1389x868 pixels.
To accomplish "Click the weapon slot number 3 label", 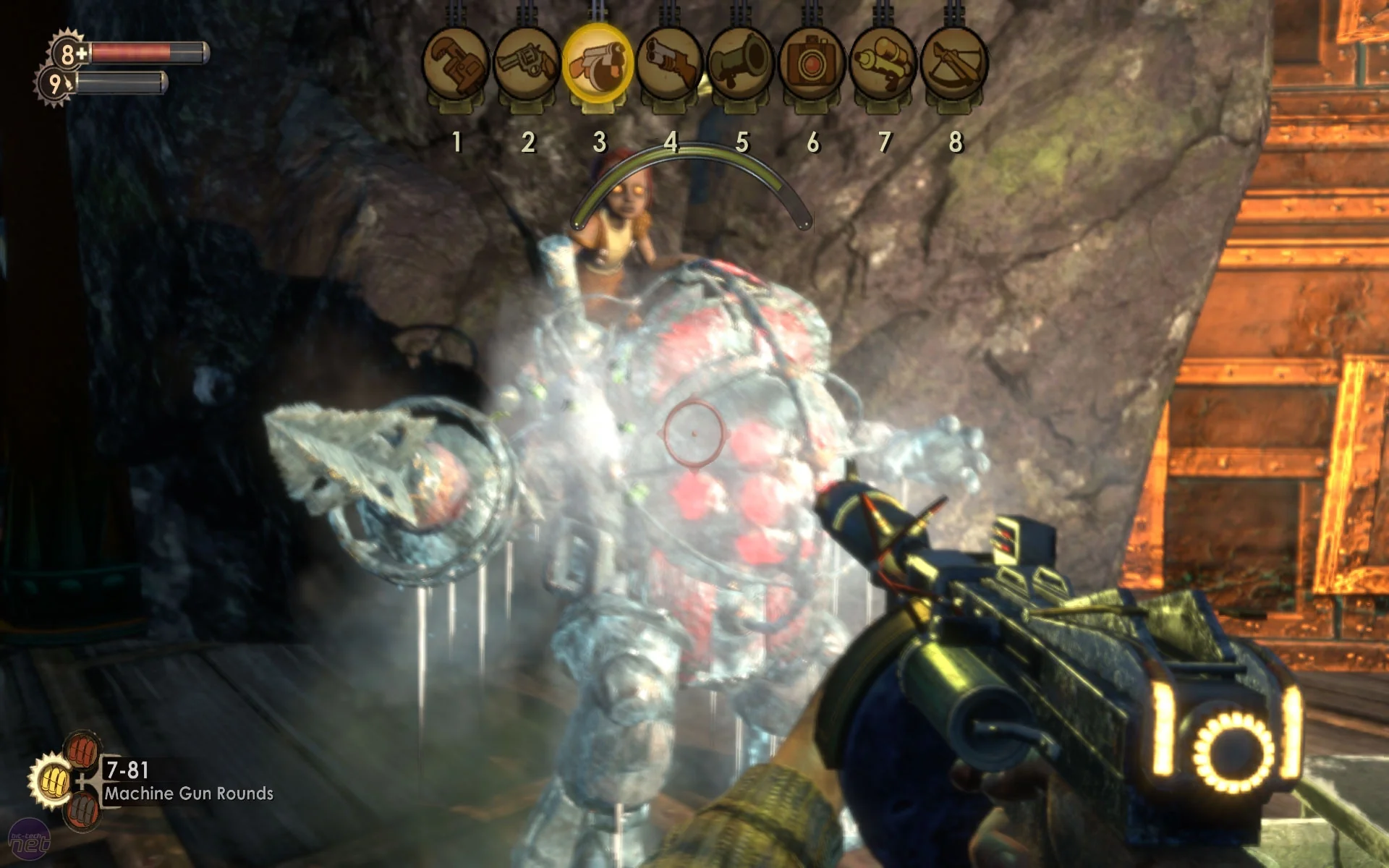I will click(x=598, y=141).
